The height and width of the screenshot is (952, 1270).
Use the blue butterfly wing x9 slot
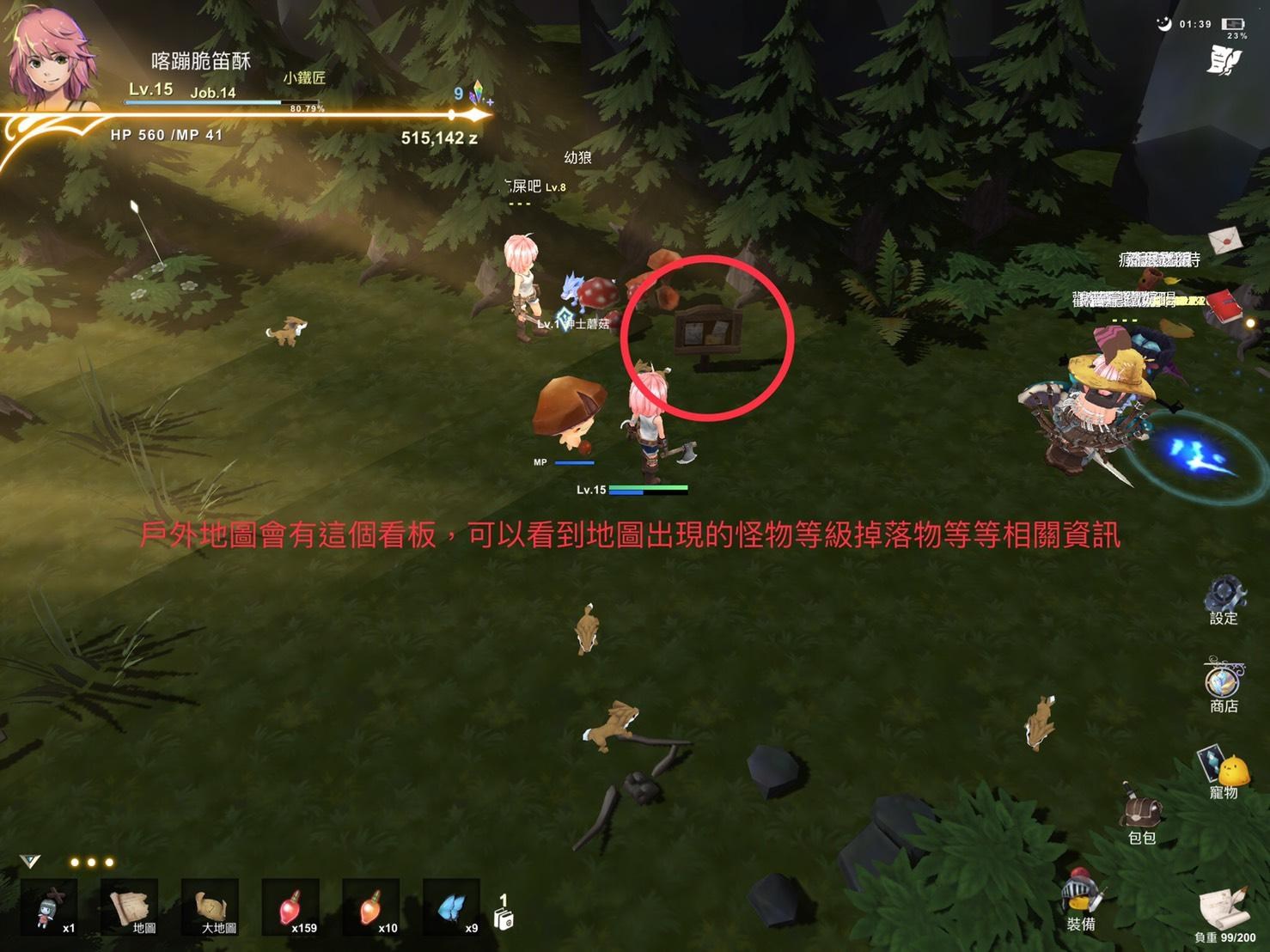(452, 907)
